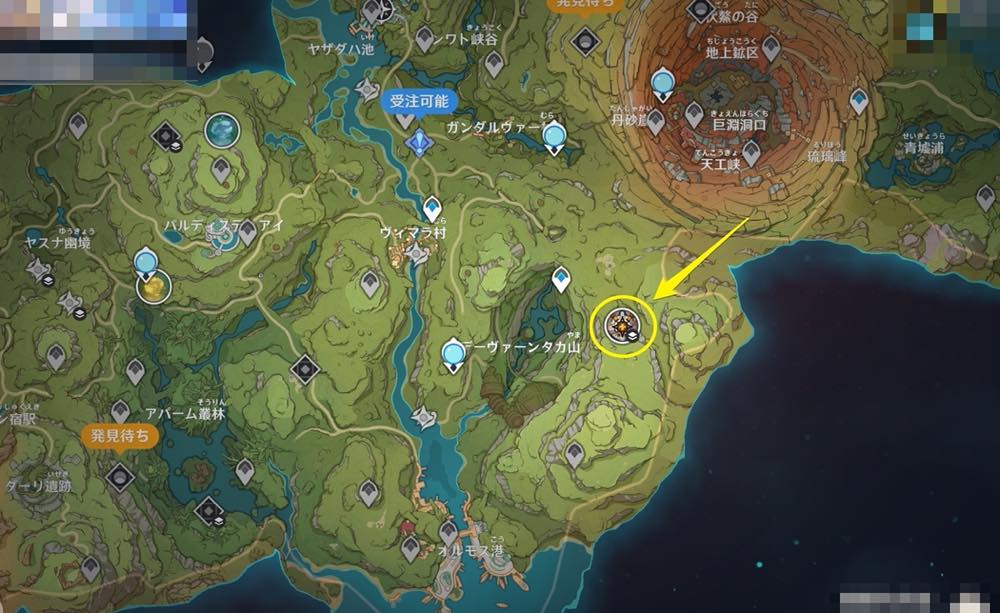This screenshot has width=1000, height=613.
Task: Click the 発見待ち domain marker near アパーム叢林
Action: tap(120, 476)
